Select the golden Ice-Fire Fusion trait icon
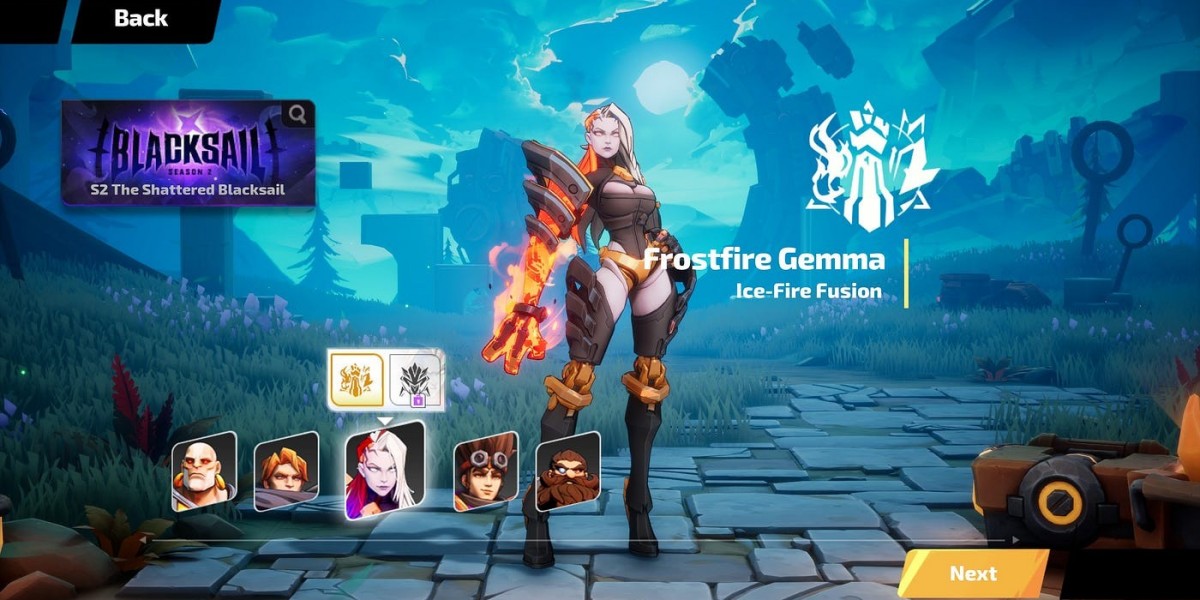Viewport: 1200px width, 600px height. coord(356,379)
